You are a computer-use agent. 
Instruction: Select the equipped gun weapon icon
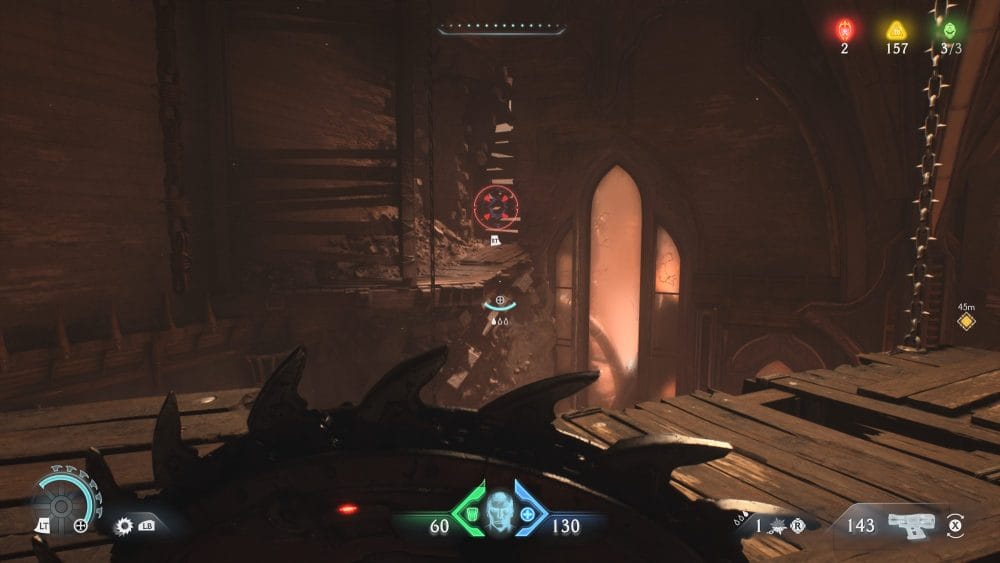[x=910, y=523]
